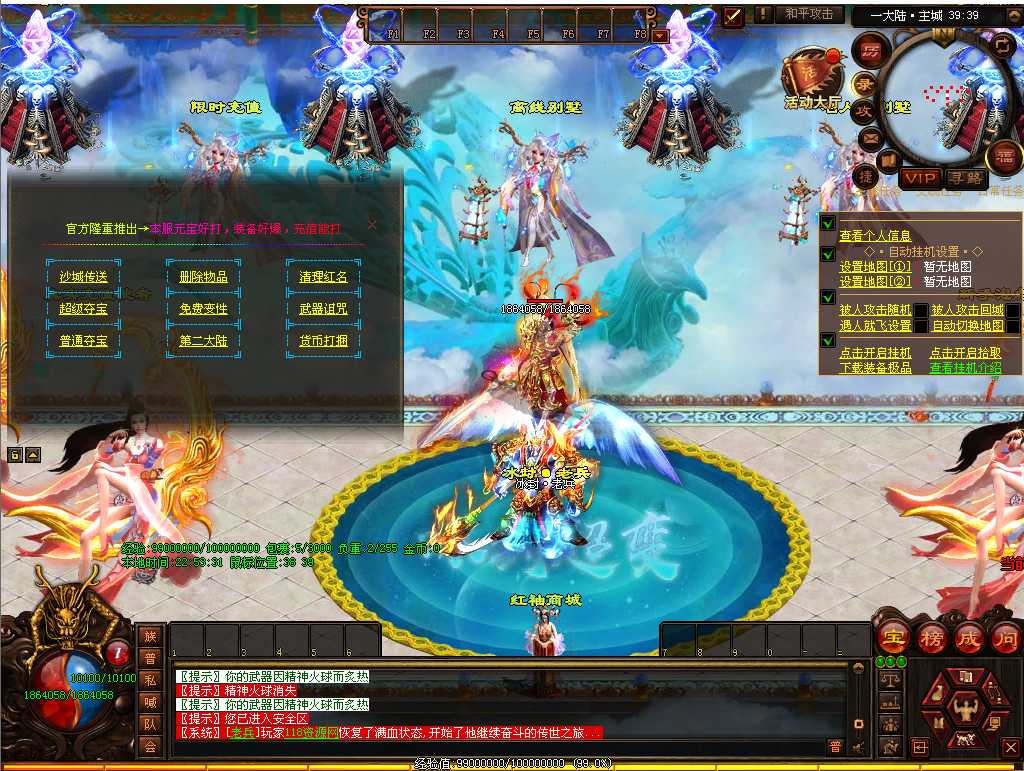Toggle the 和平攻击 attack mode
The height and width of the screenshot is (771, 1024).
[x=809, y=14]
